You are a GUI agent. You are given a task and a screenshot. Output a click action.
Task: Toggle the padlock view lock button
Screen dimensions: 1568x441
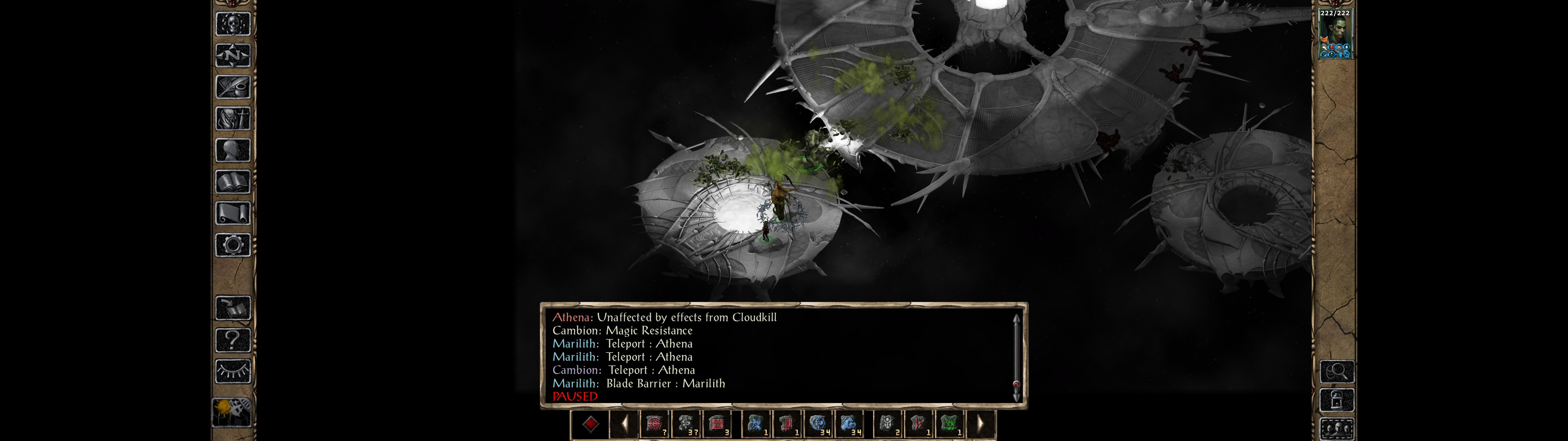pos(1337,400)
